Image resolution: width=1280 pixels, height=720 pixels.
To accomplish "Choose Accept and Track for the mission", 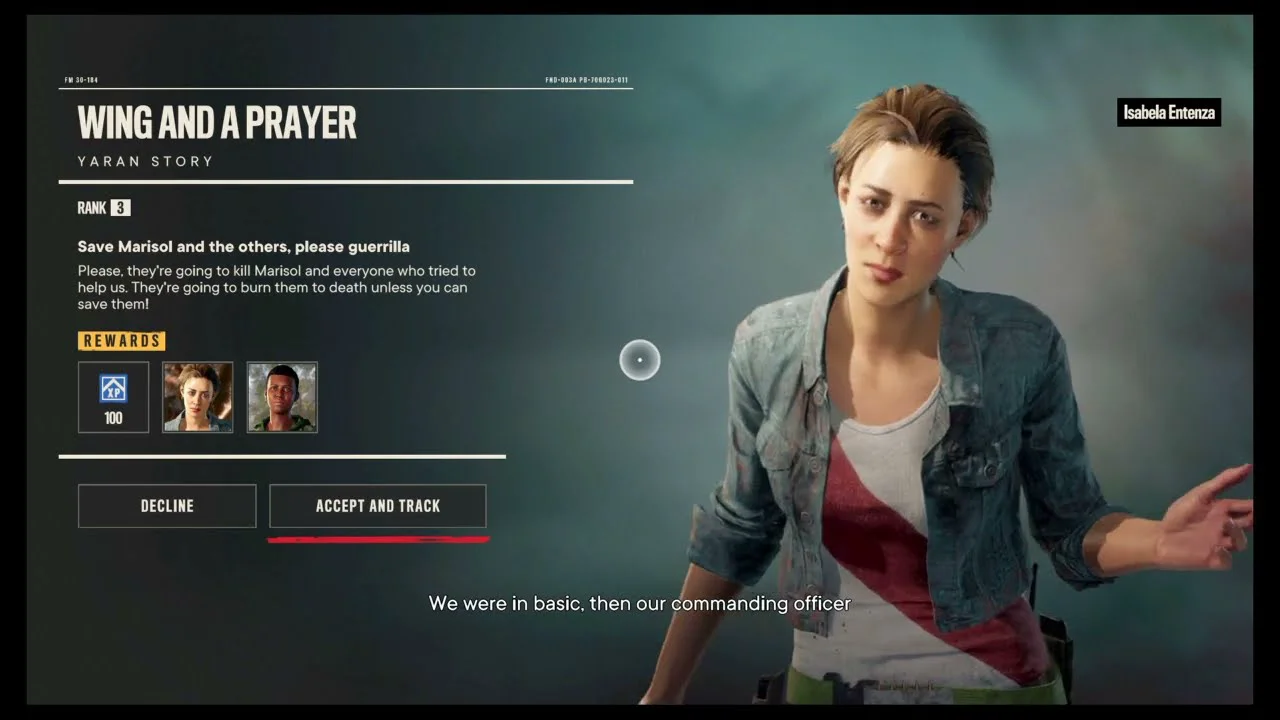I will [x=377, y=506].
